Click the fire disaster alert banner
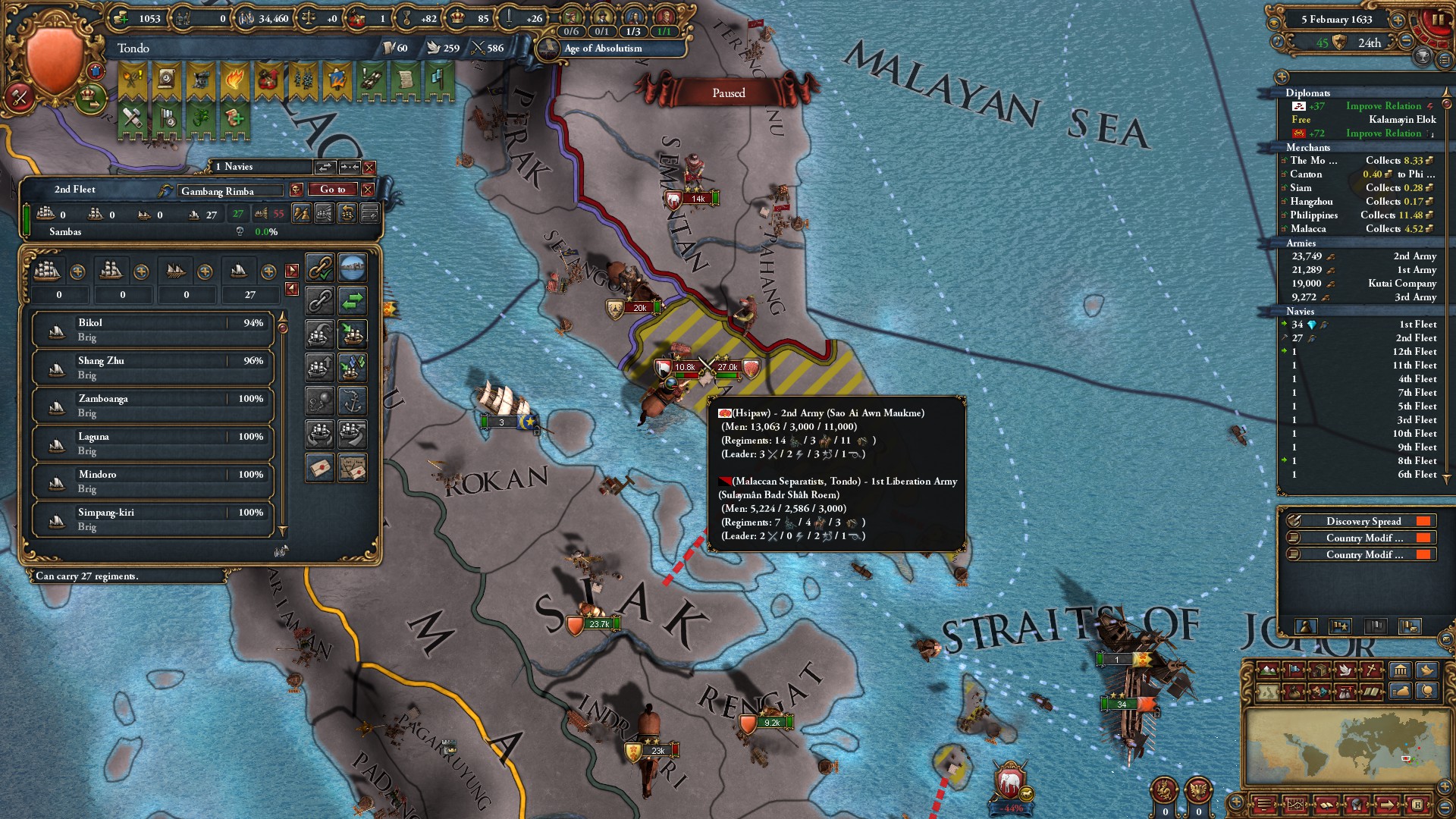This screenshot has height=819, width=1456. click(x=234, y=79)
